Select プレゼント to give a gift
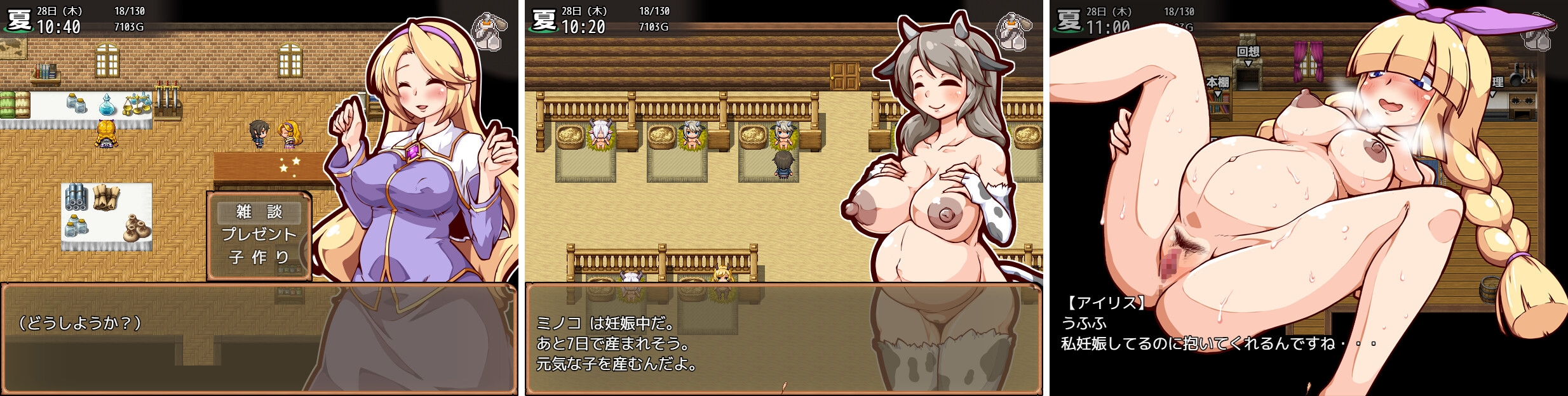The image size is (1568, 396). (259, 234)
